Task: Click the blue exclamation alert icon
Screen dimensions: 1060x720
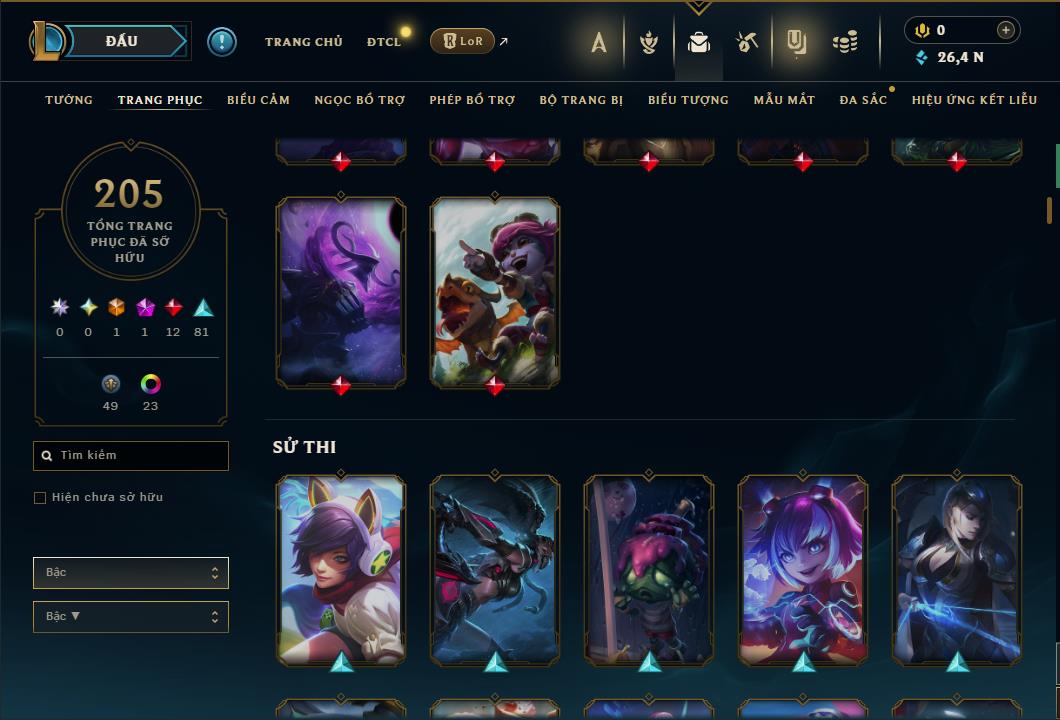Action: 222,41
